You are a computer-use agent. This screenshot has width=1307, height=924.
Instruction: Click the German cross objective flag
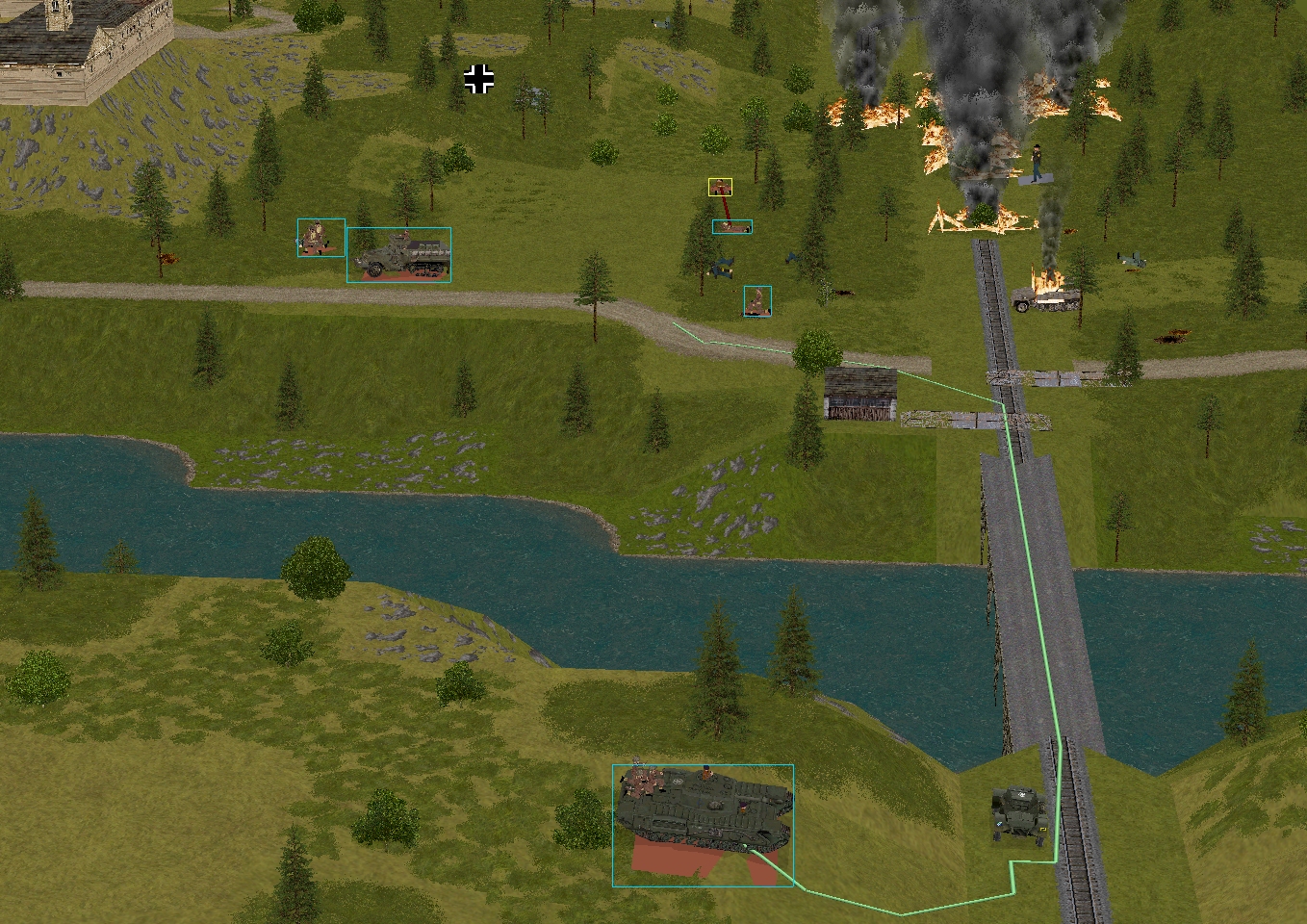[x=479, y=80]
